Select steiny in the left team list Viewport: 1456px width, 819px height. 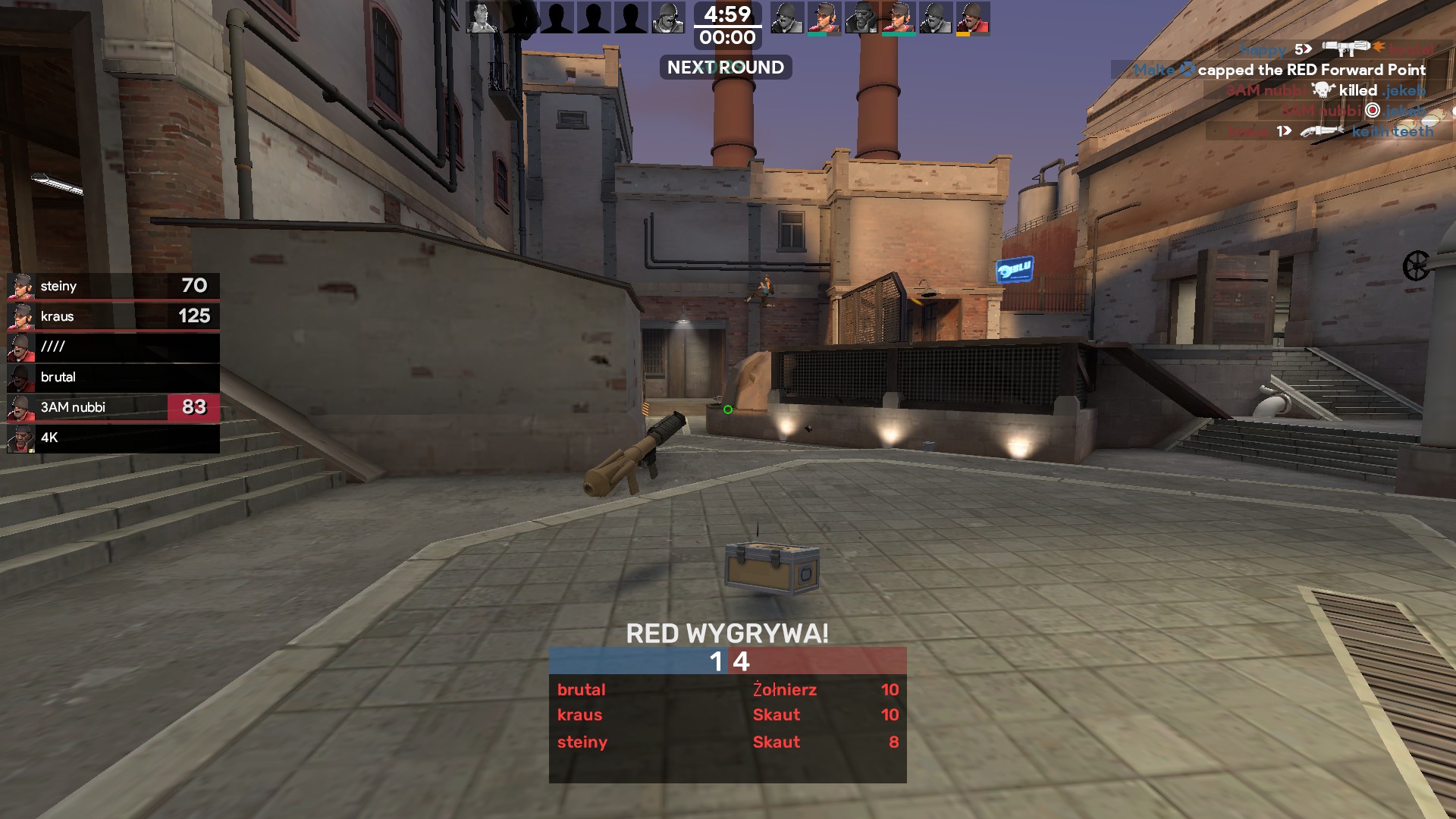[x=114, y=286]
